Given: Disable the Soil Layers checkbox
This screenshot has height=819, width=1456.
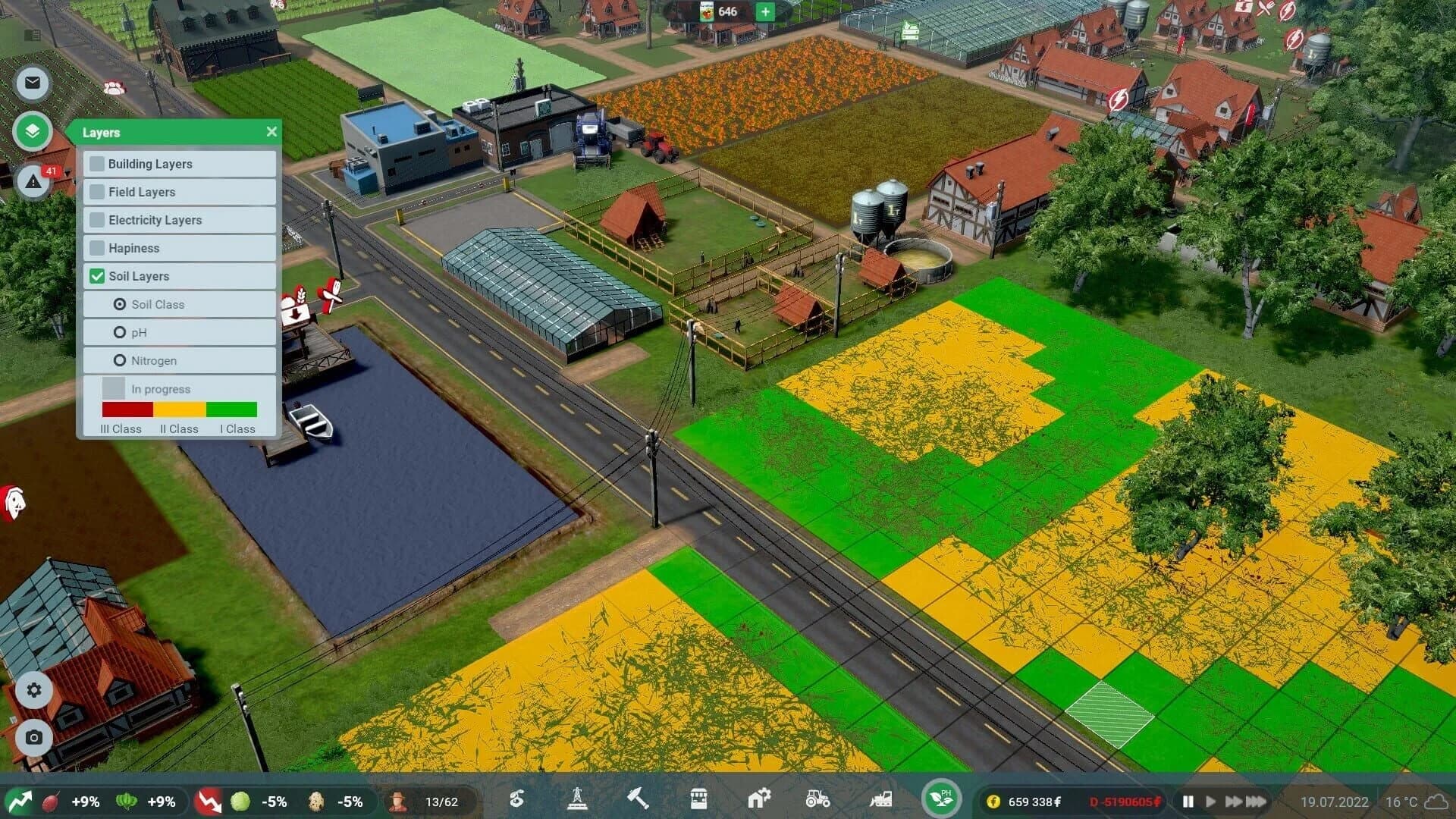Looking at the screenshot, I should tap(97, 276).
